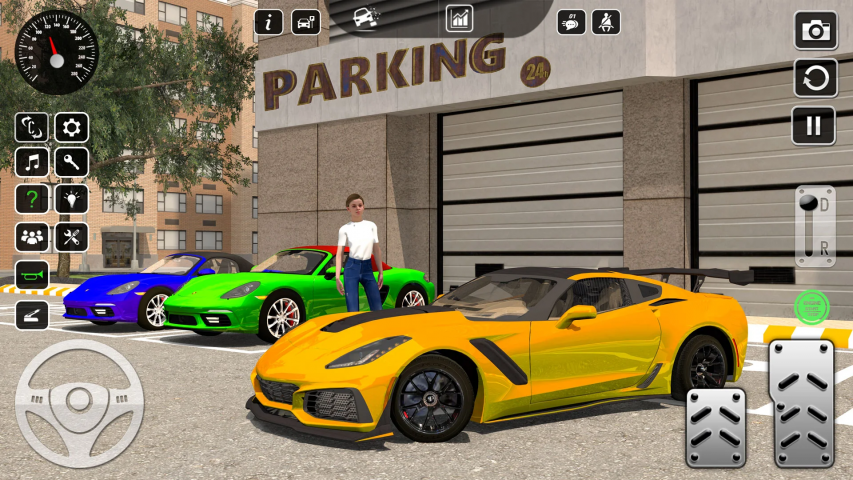Pause the game
Screen dimensions: 853x480
coord(815,125)
